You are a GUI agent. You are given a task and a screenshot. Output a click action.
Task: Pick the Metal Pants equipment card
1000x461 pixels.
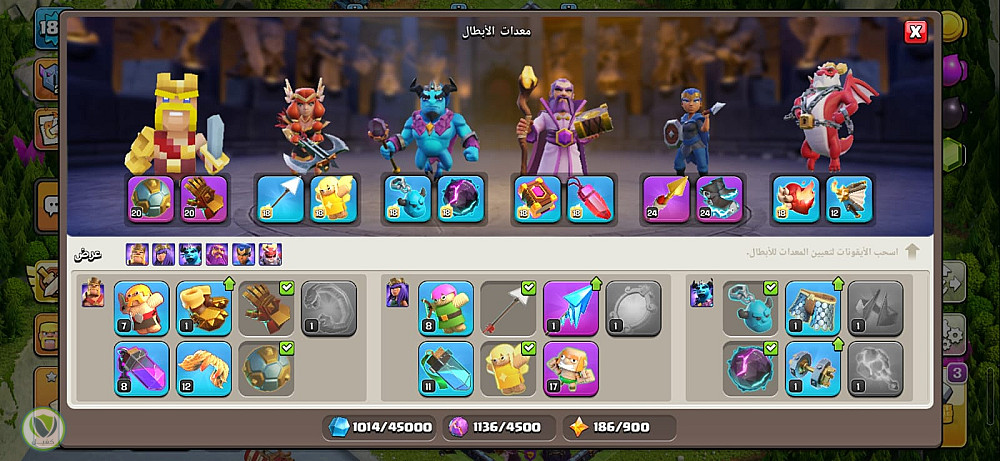tap(813, 308)
